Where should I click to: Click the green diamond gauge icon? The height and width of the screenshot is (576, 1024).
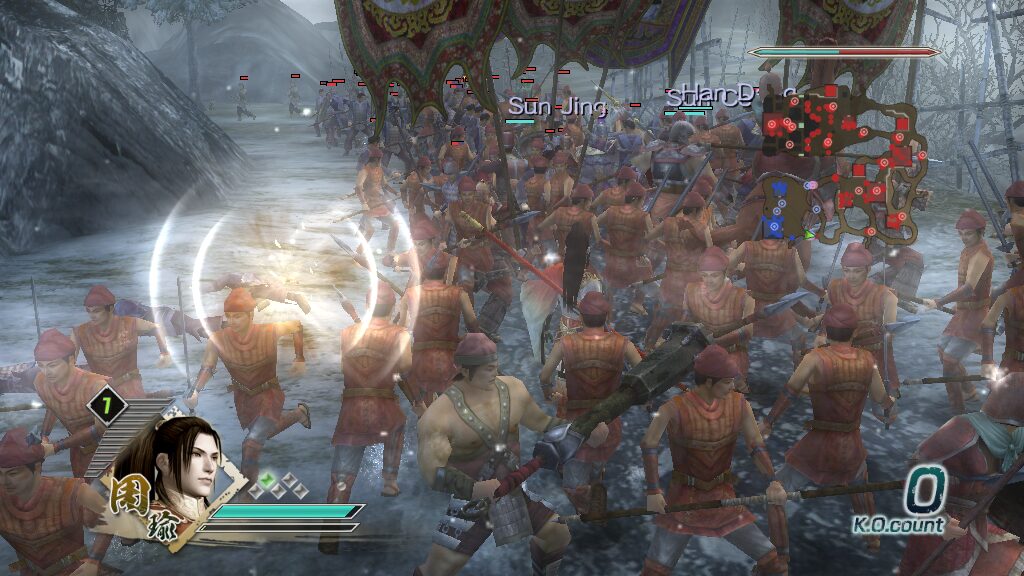pyautogui.click(x=267, y=480)
